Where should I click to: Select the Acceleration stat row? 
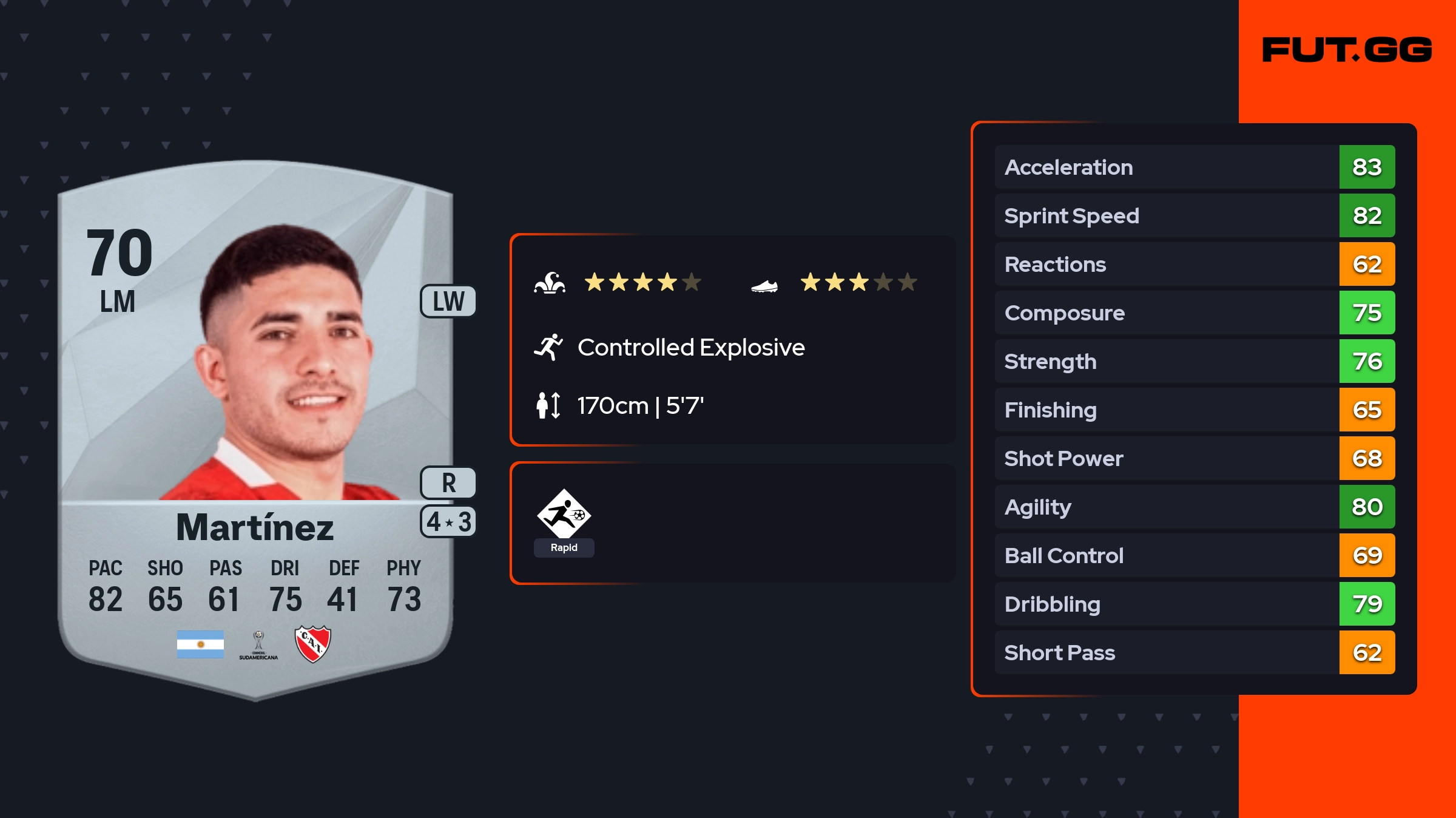click(1194, 167)
